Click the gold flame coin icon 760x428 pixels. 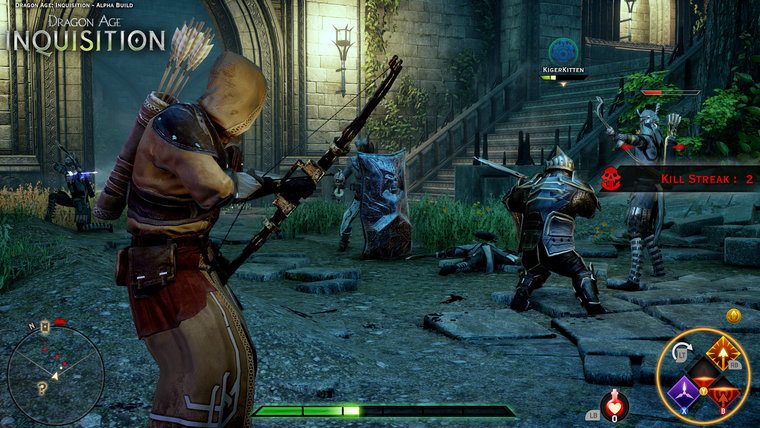click(x=733, y=315)
